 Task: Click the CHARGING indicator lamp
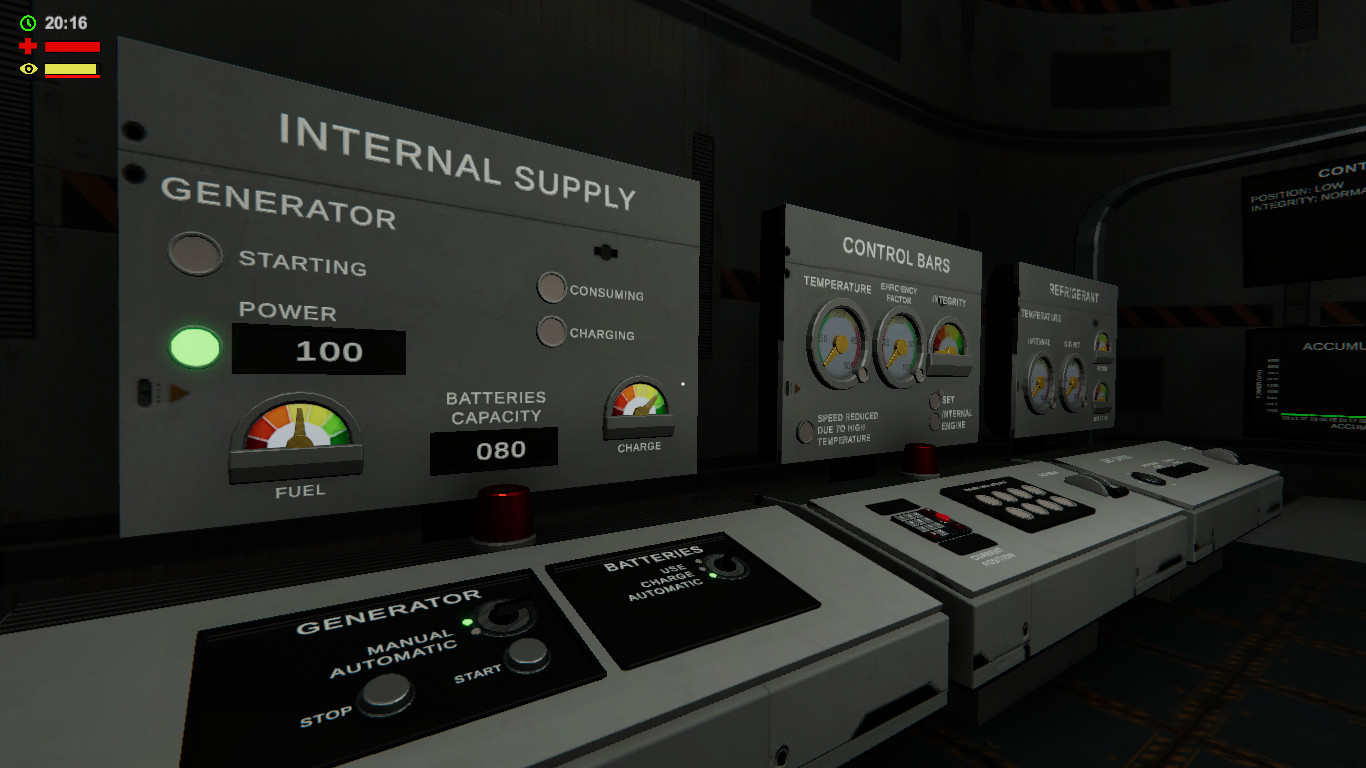551,331
